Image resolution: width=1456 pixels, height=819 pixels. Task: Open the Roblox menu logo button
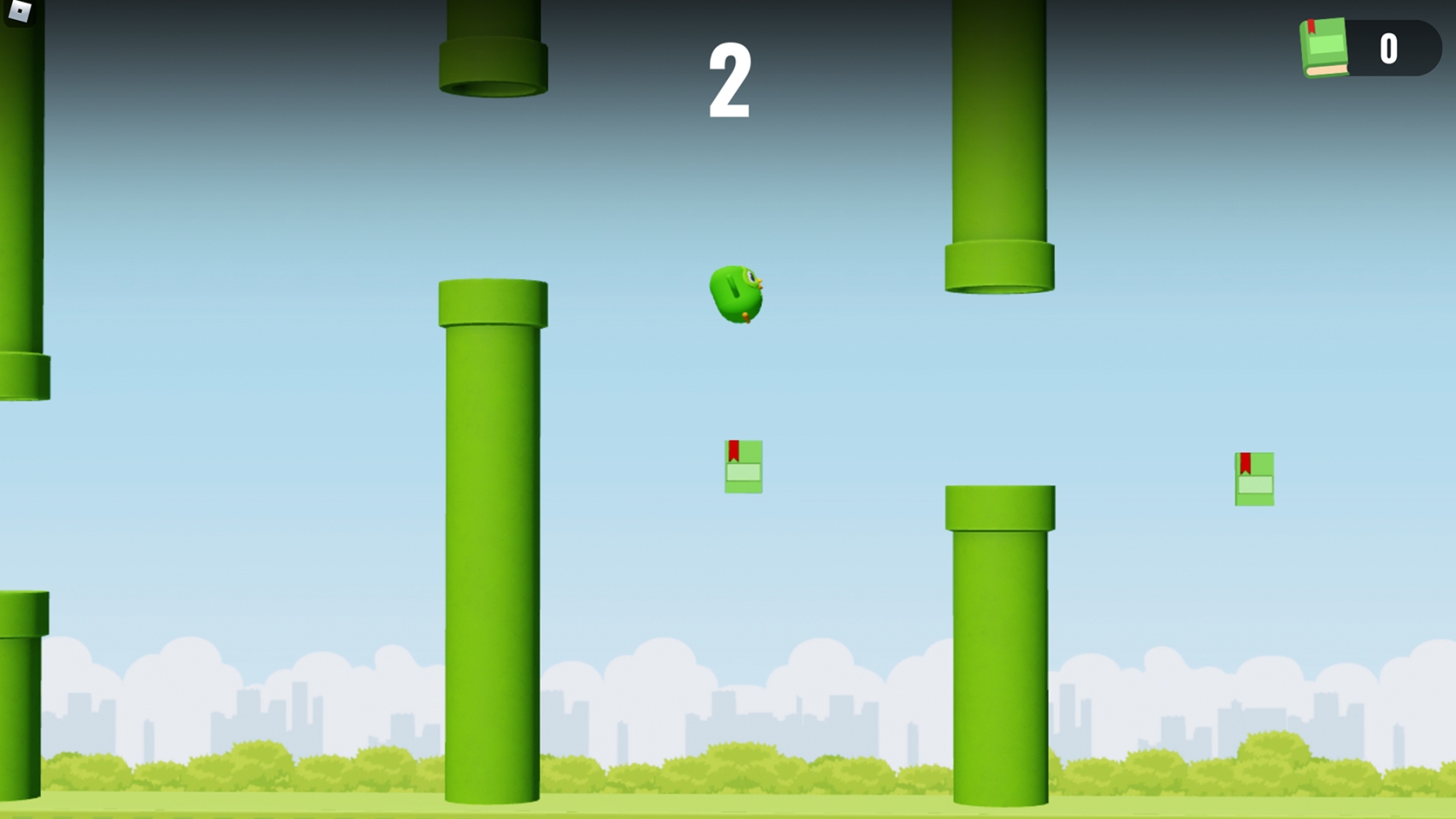point(19,11)
